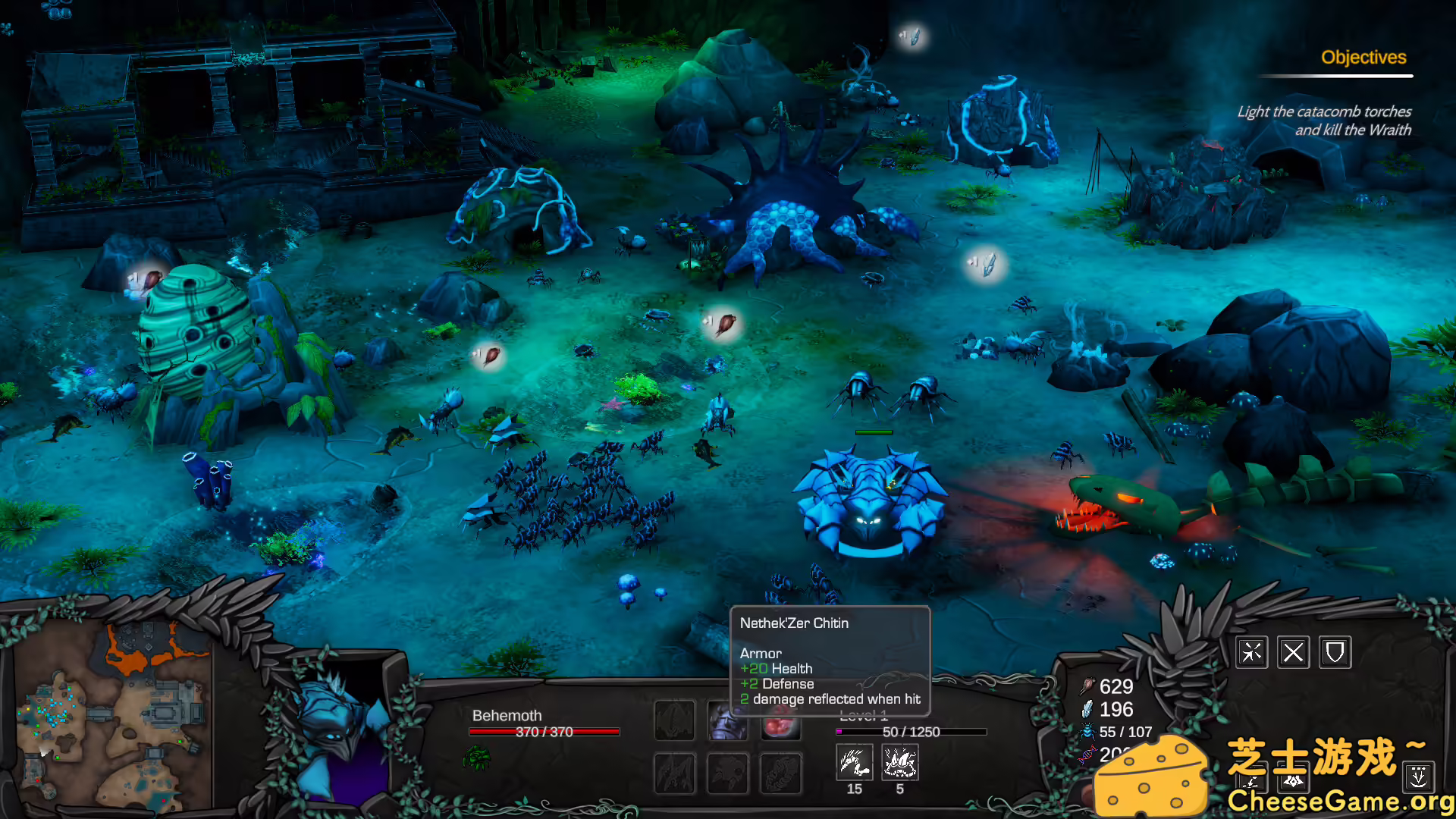Click the crossed-lines stop command button
This screenshot has width=1456, height=819.
pos(1294,652)
